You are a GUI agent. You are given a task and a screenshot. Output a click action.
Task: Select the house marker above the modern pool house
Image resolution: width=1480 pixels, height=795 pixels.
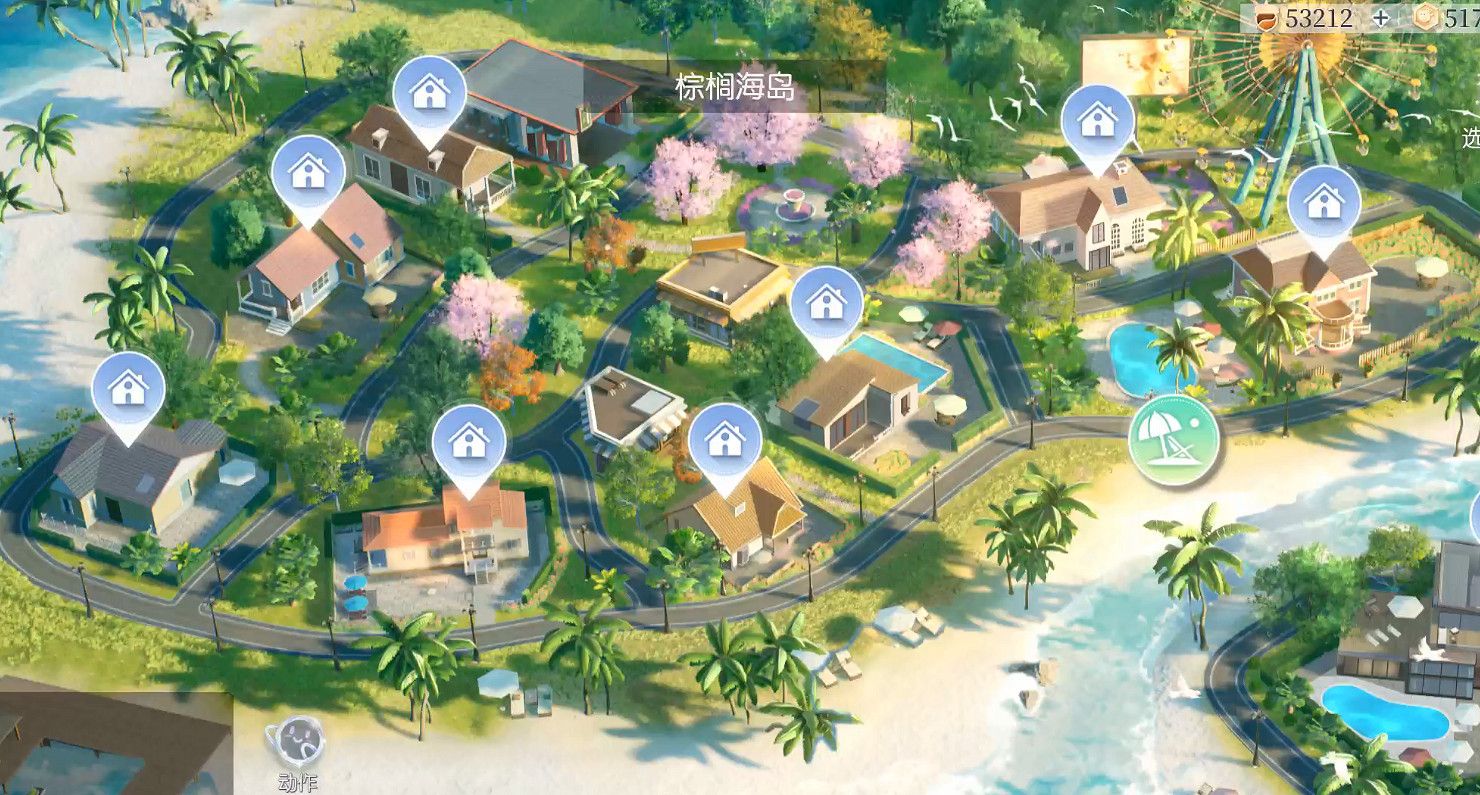(826, 302)
